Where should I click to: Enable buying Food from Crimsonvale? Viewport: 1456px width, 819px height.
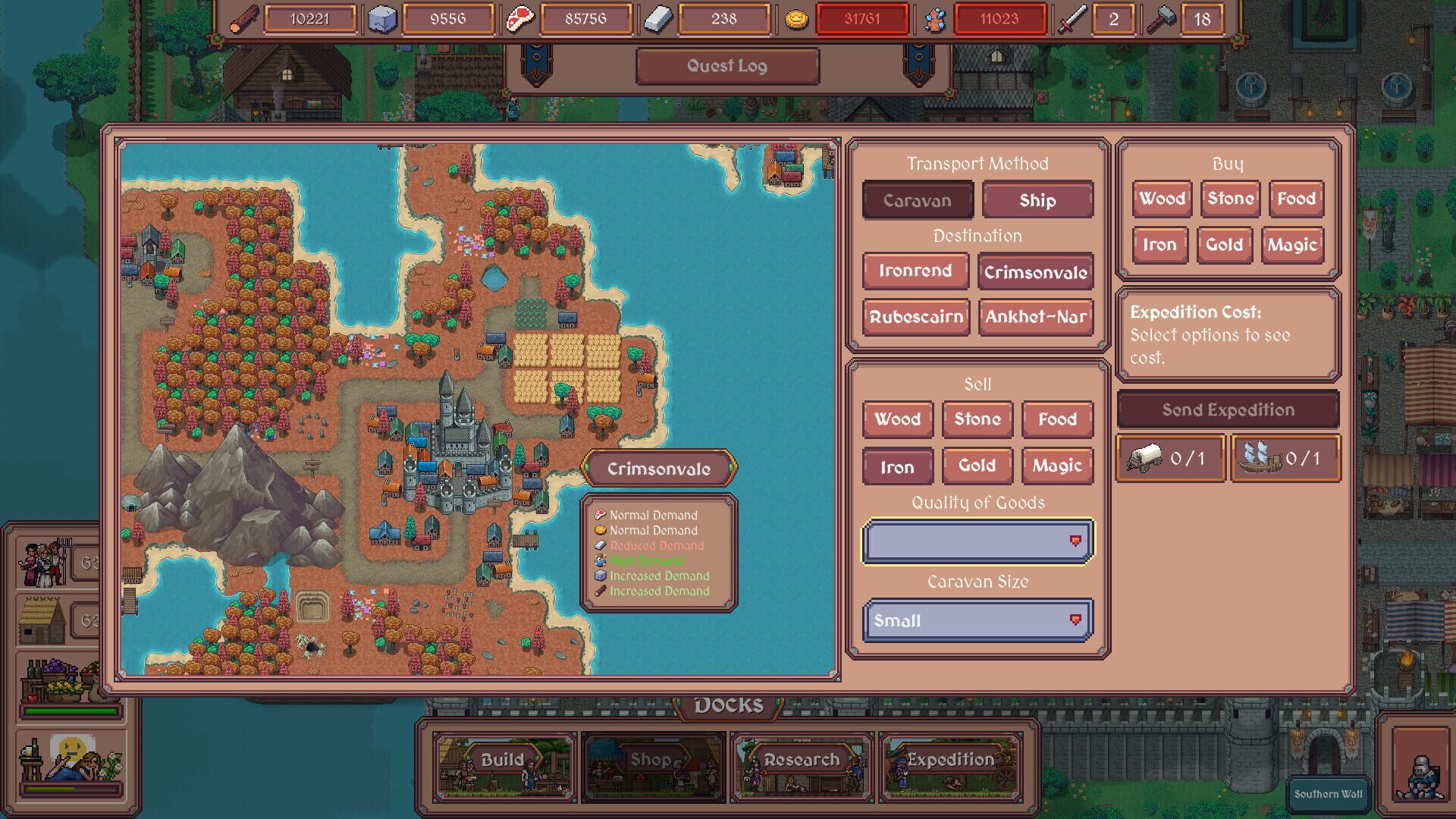point(1295,199)
